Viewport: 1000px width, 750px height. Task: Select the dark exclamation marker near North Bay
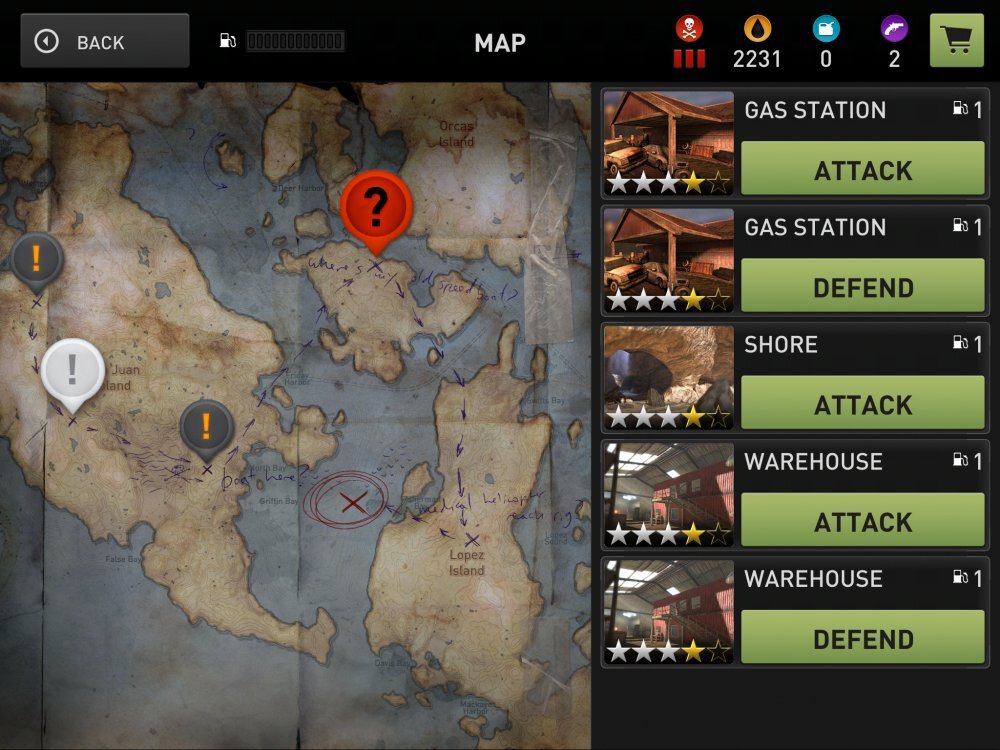(206, 427)
